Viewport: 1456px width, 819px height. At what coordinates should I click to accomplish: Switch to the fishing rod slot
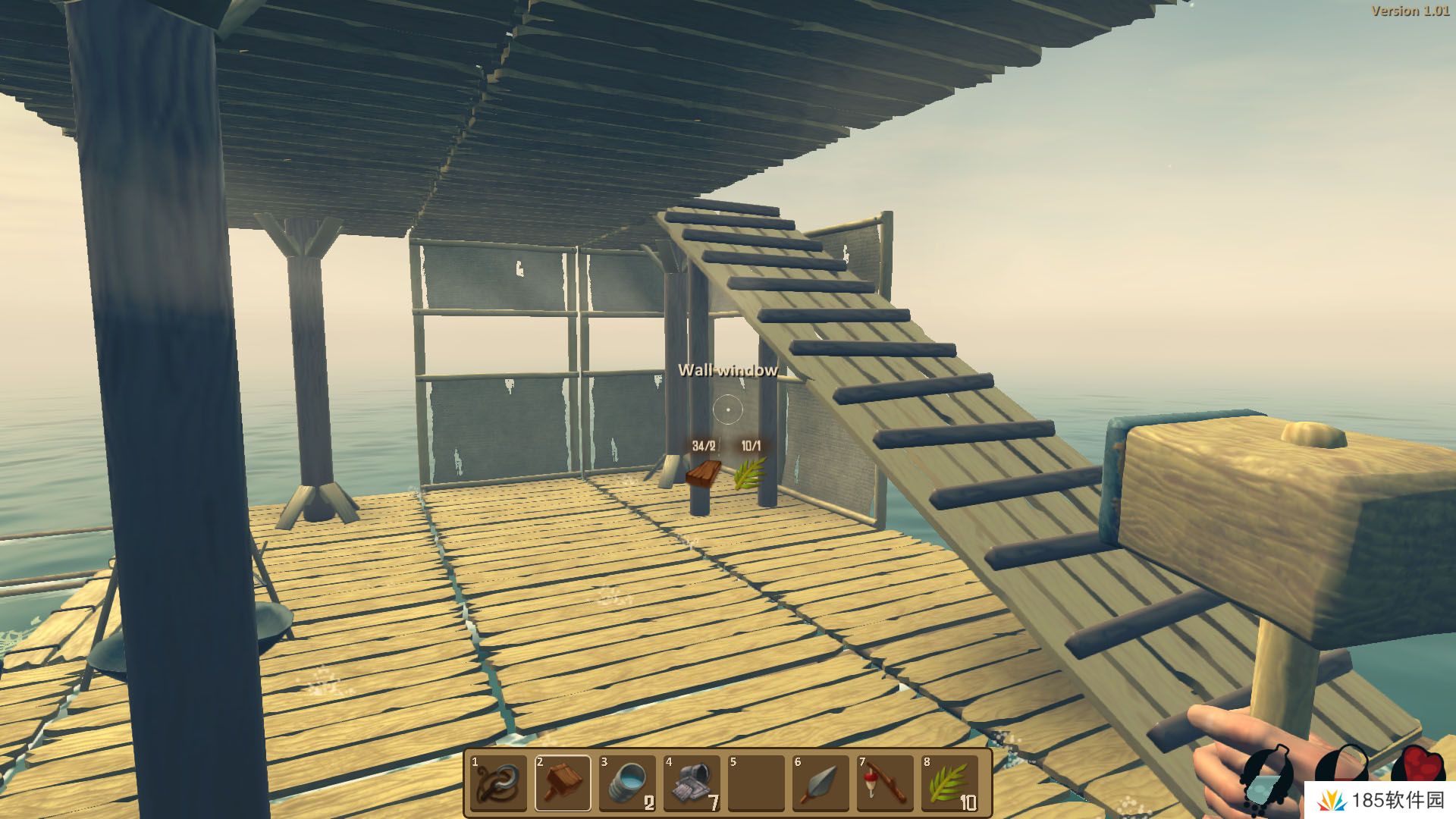pos(885,783)
